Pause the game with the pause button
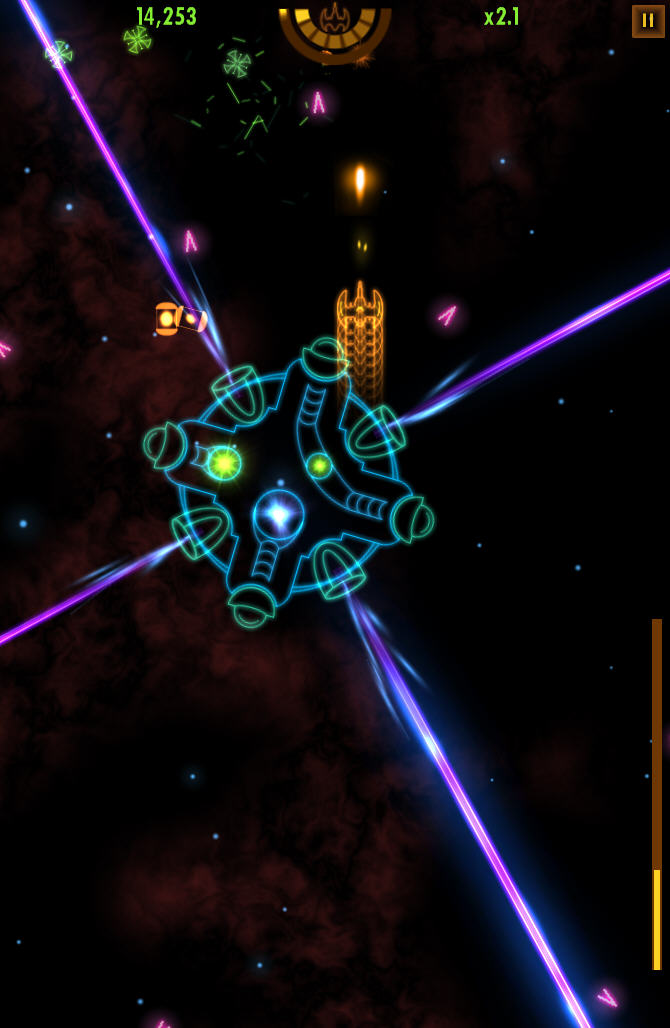 click(x=647, y=21)
